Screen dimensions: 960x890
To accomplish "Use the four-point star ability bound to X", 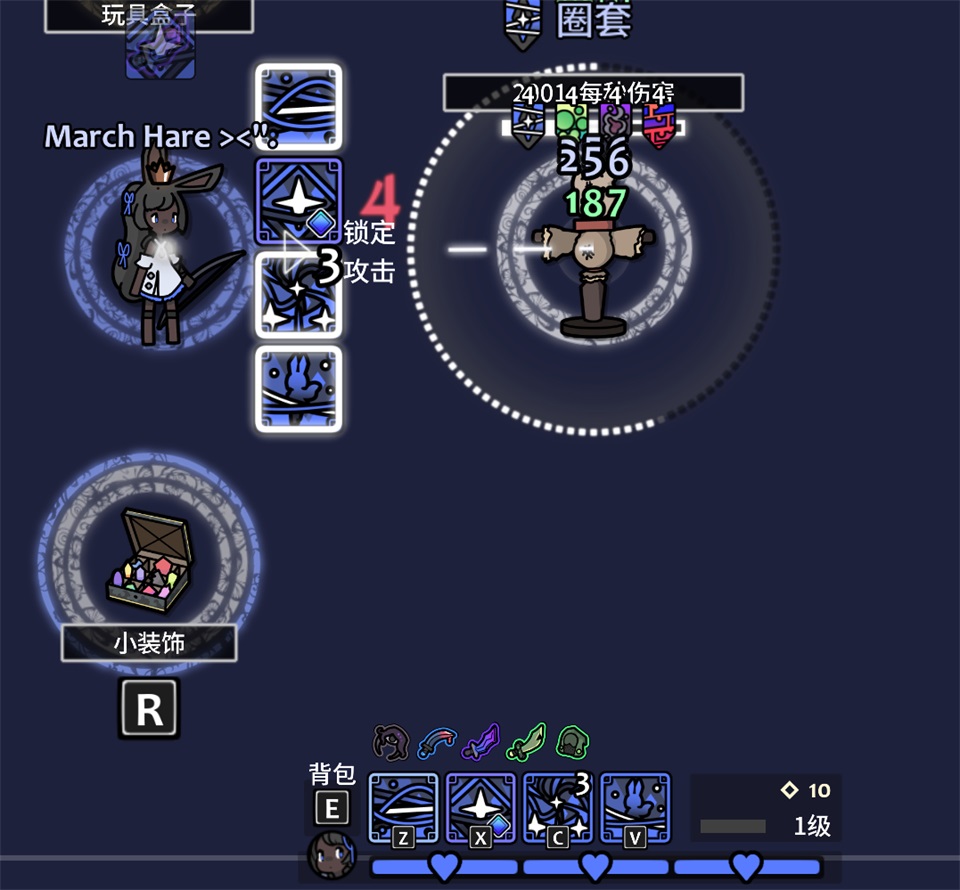I will click(481, 807).
